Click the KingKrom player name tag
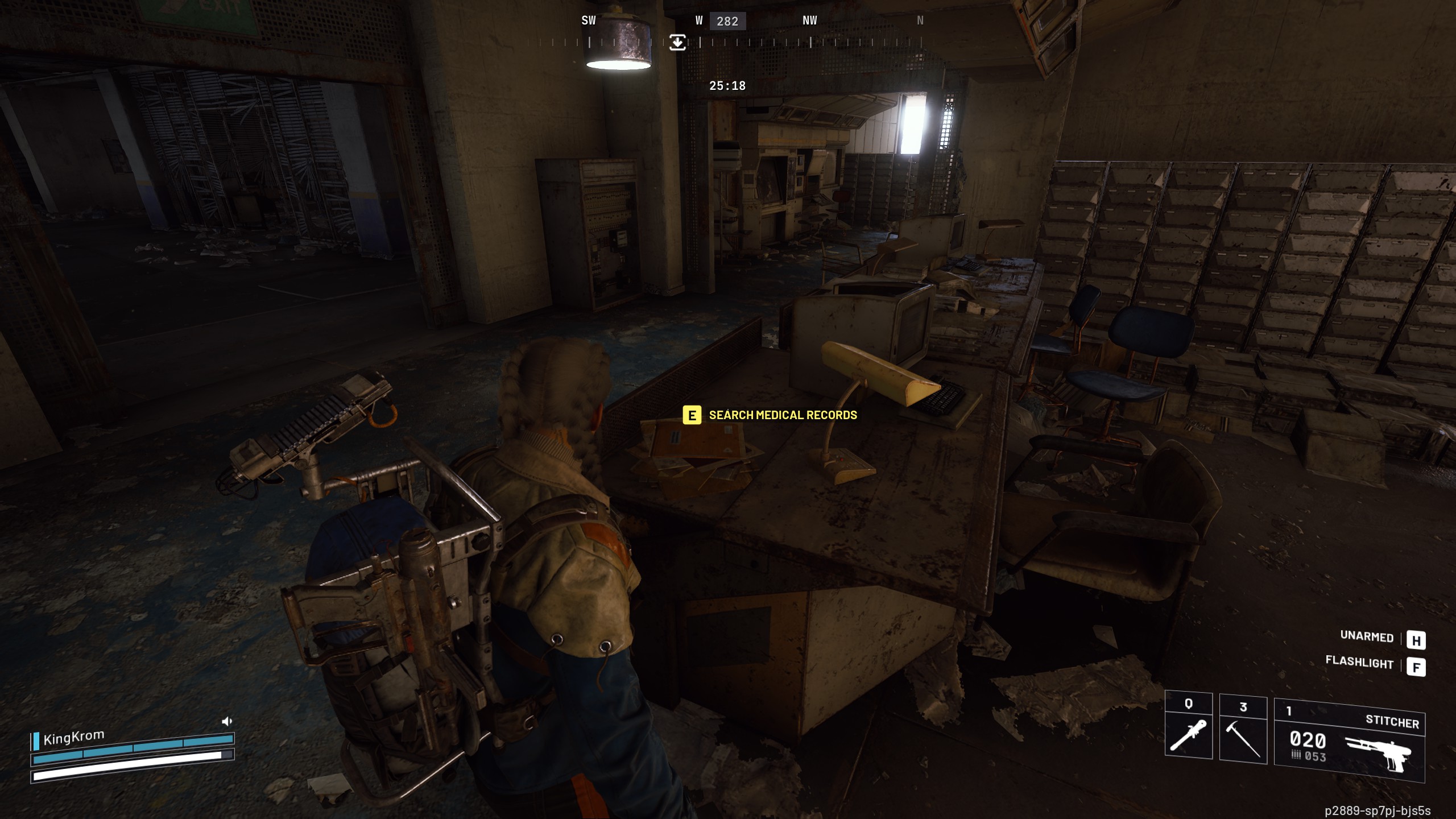 pyautogui.click(x=73, y=738)
